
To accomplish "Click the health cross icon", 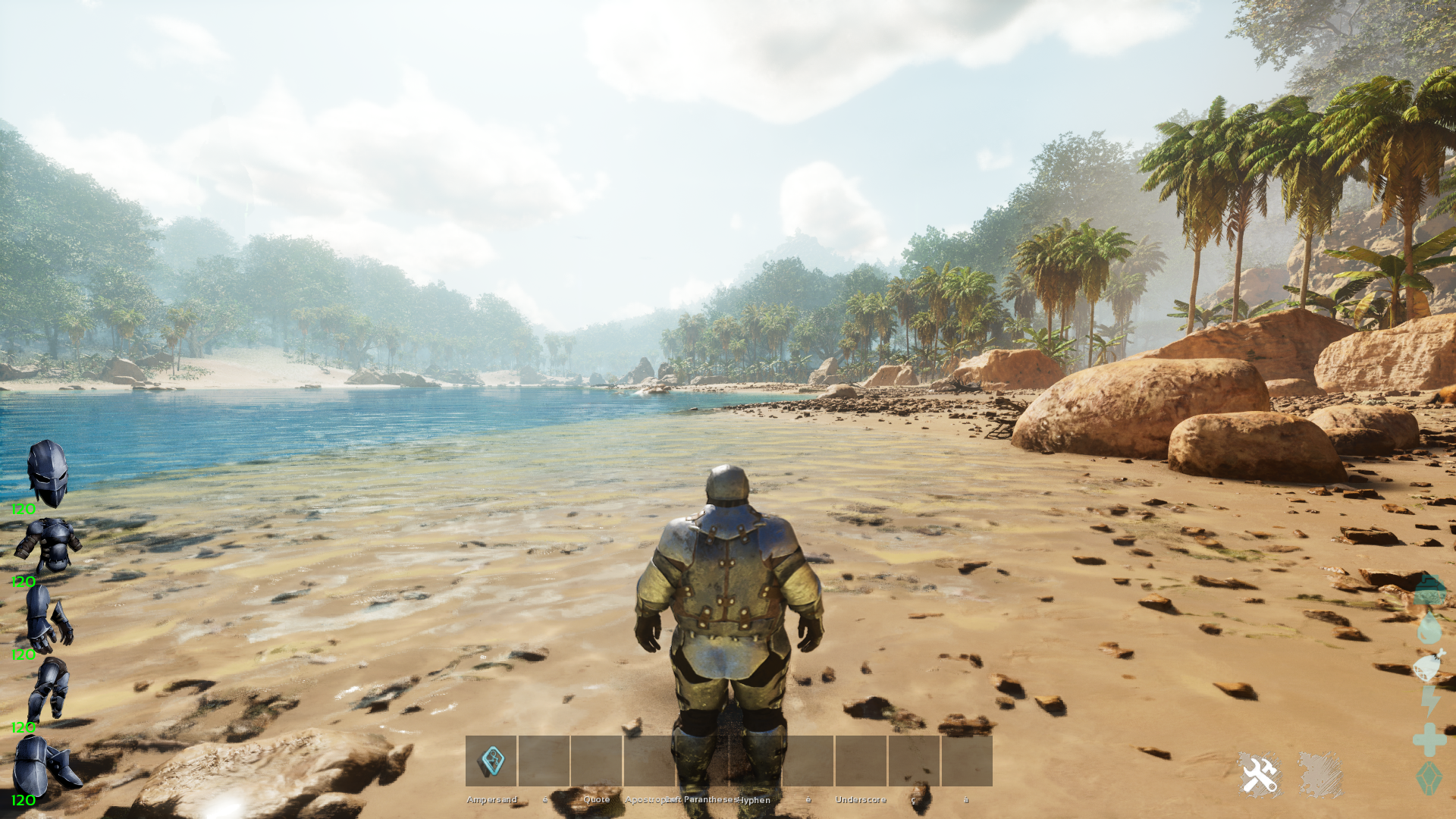I will click(x=1429, y=739).
